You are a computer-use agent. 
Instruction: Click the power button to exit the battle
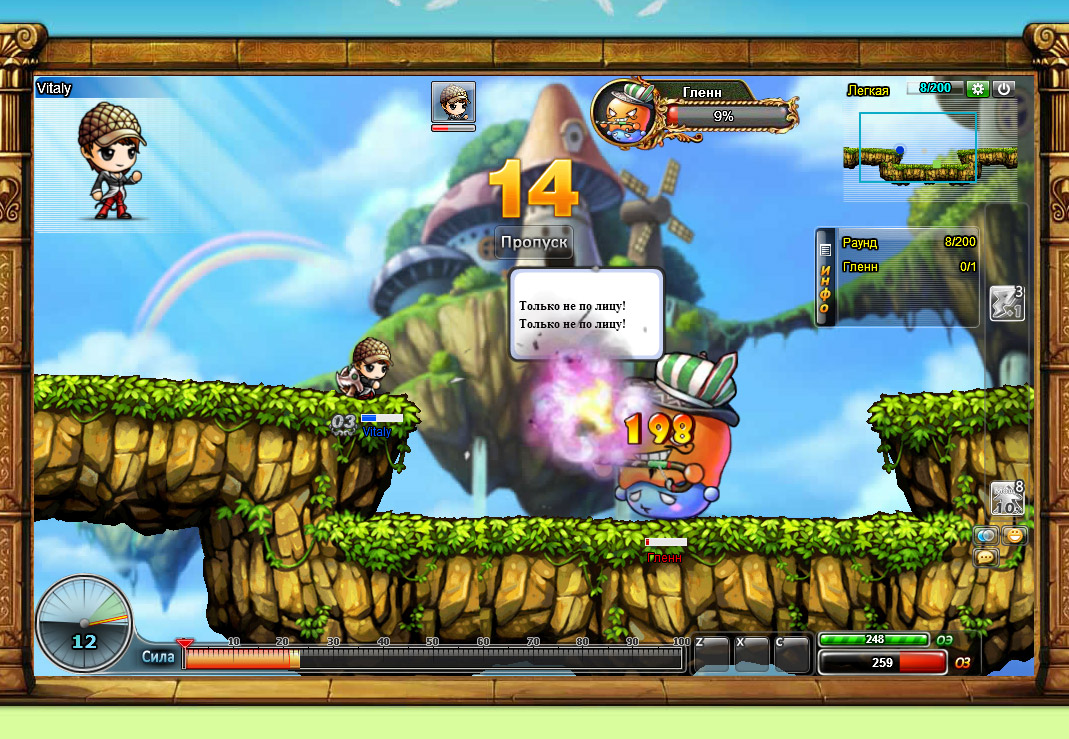(1004, 89)
